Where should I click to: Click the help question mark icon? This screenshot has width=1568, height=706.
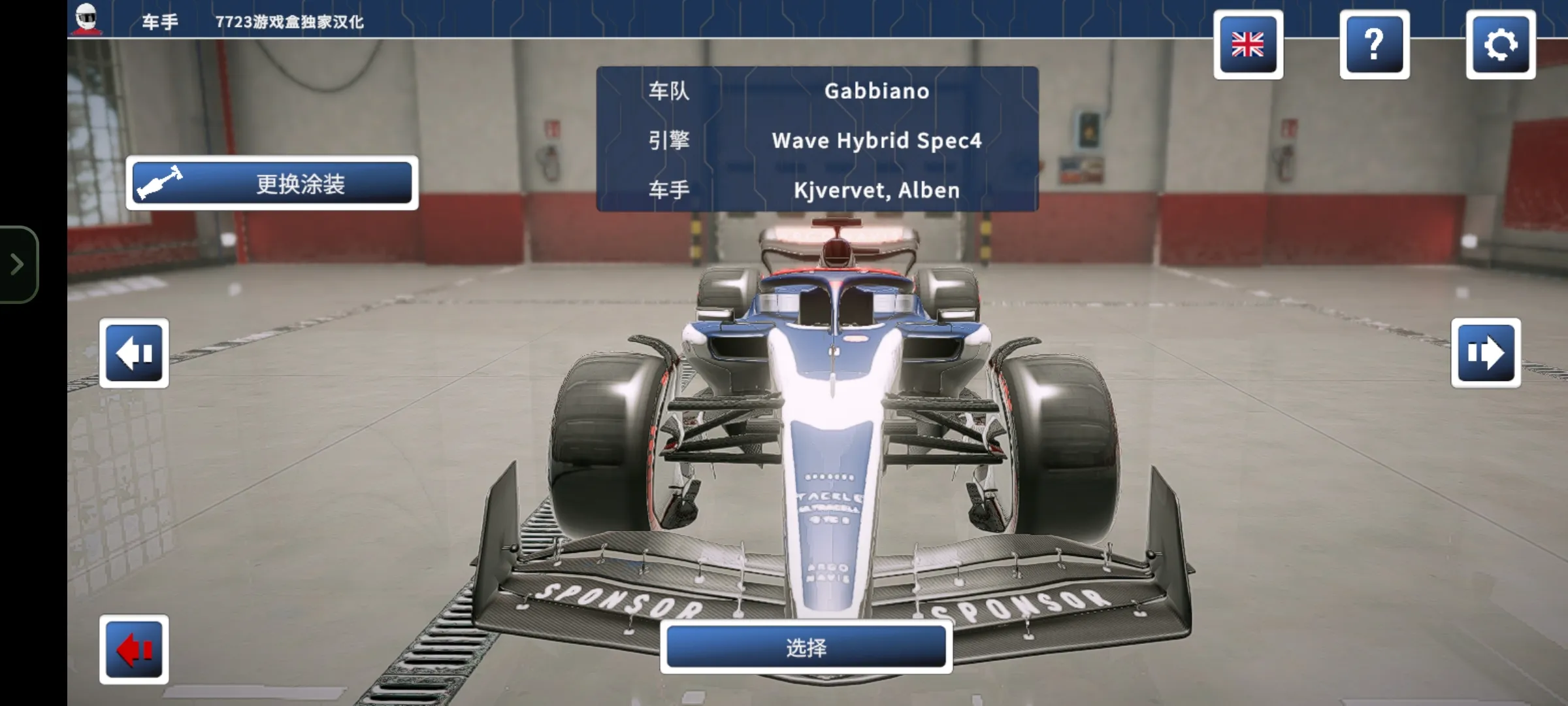pyautogui.click(x=1375, y=44)
